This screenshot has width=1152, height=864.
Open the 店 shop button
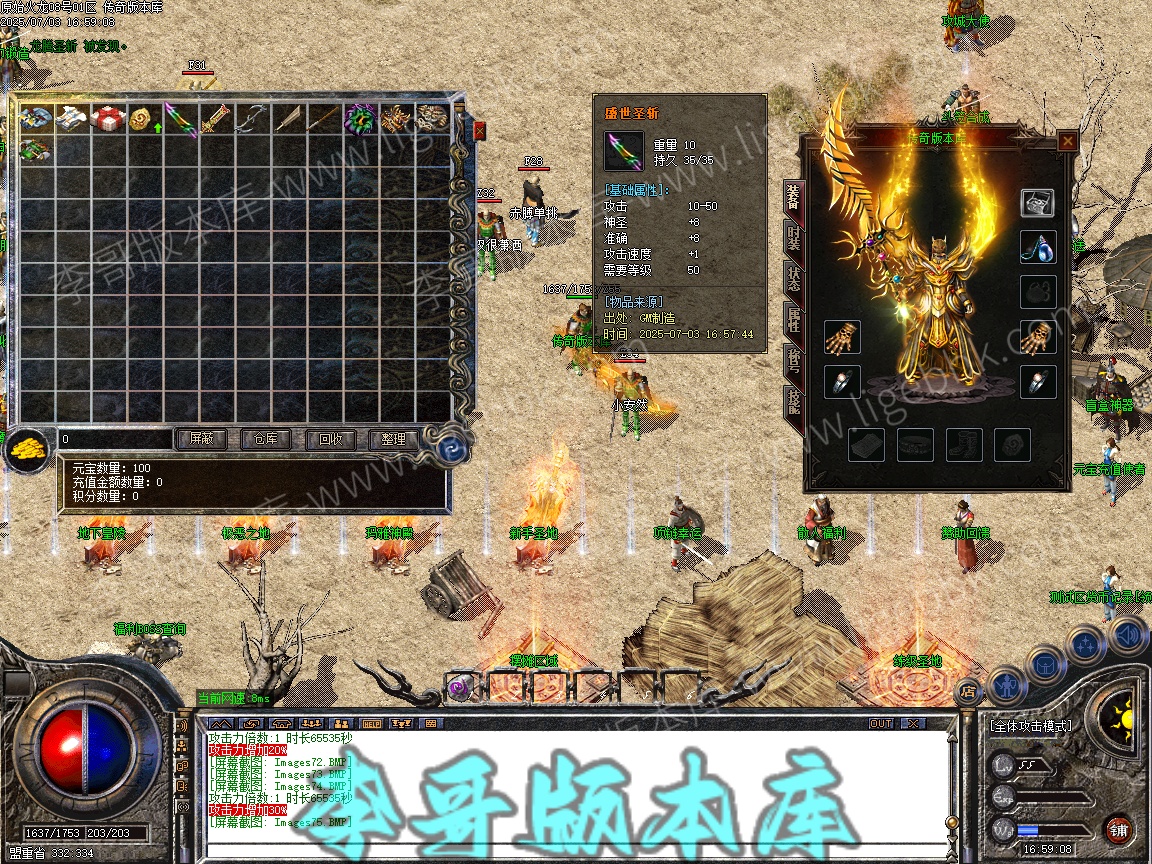(967, 690)
